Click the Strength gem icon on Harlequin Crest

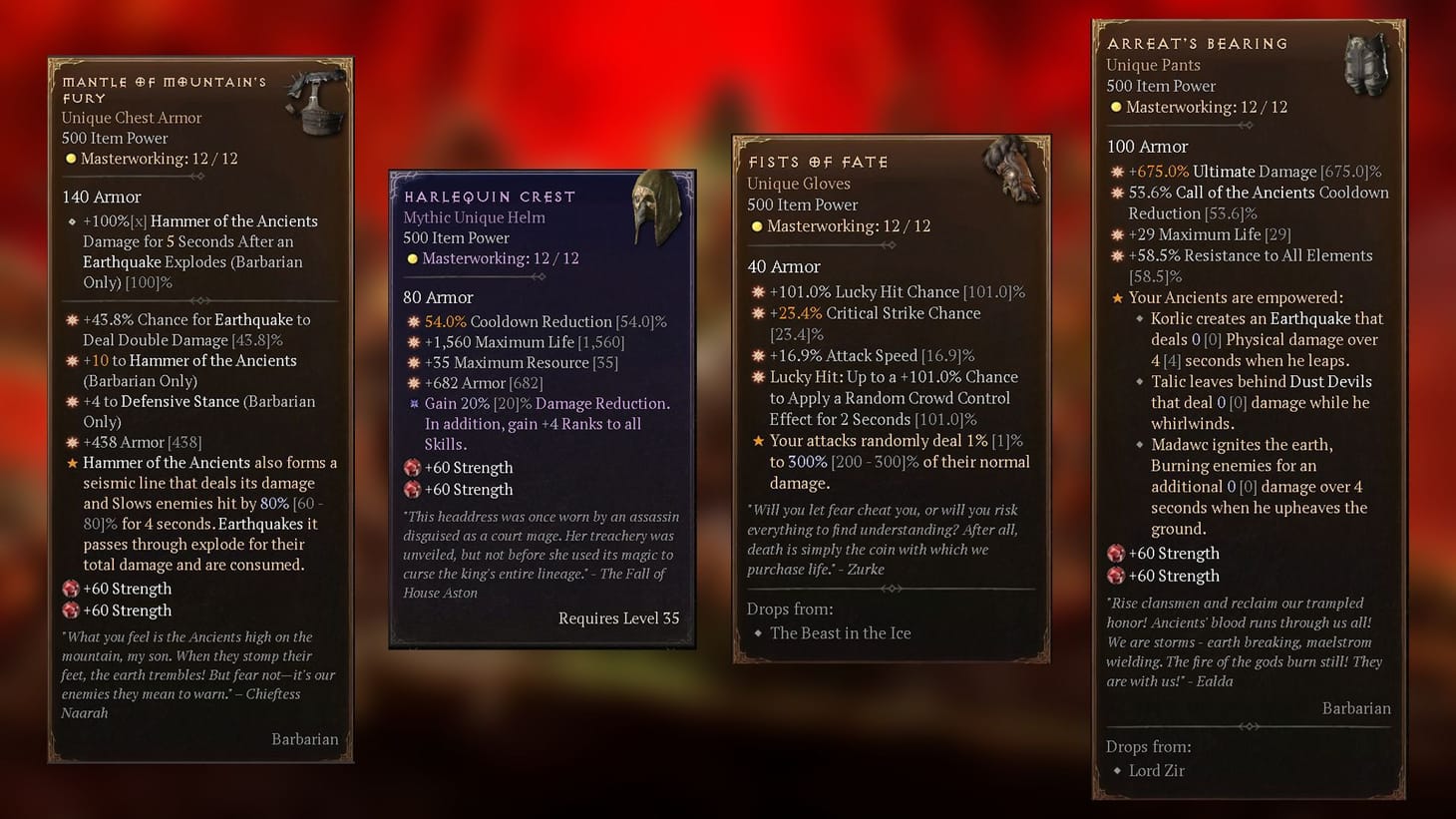click(x=413, y=467)
